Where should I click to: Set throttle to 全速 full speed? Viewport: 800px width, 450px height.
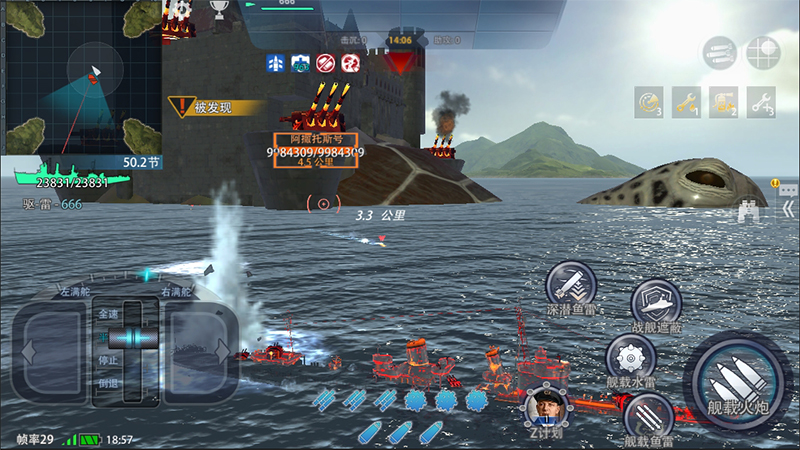[107, 314]
